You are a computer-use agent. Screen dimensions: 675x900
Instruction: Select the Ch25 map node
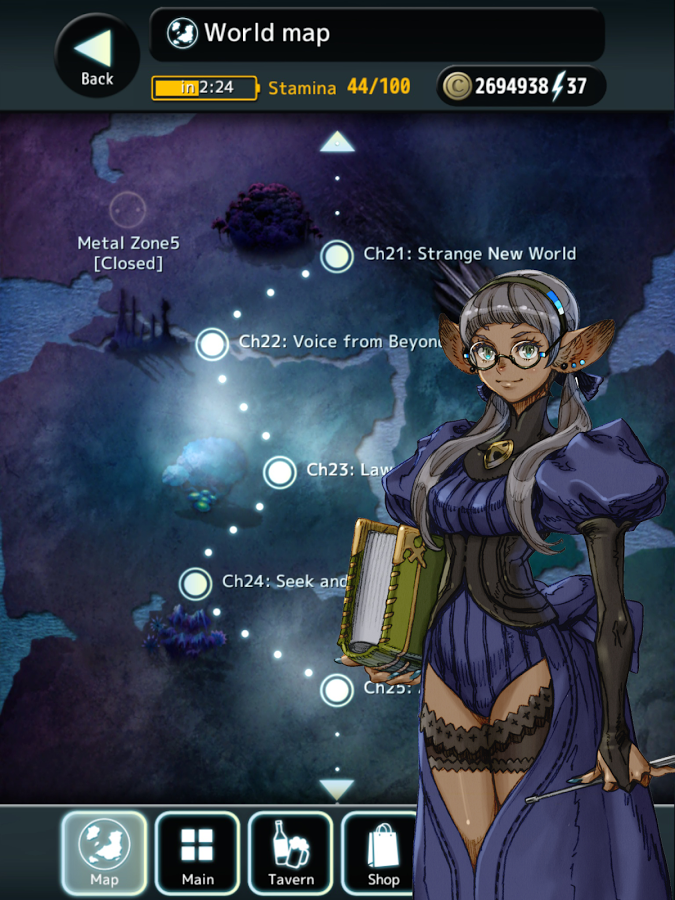tap(337, 690)
